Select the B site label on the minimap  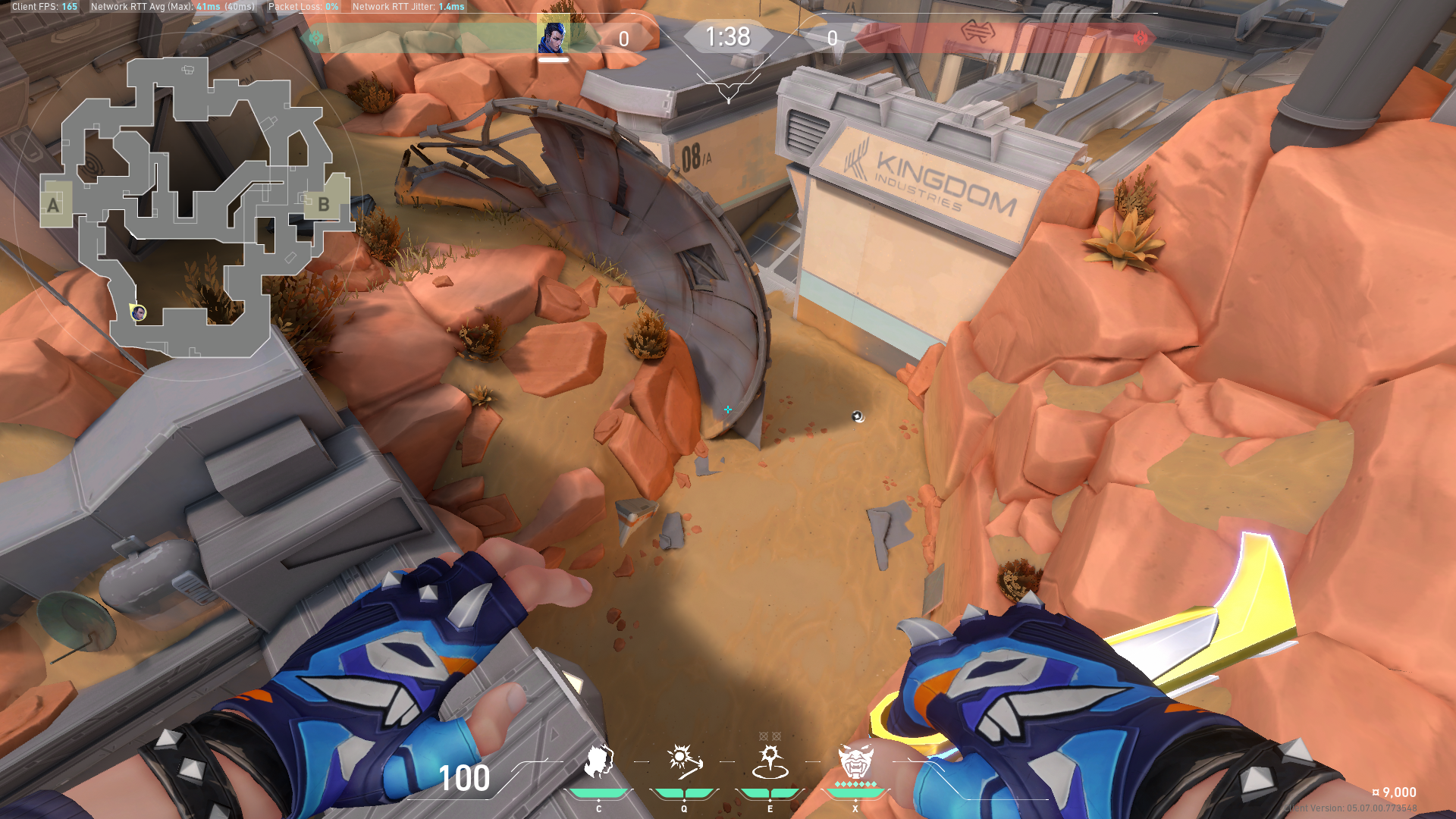click(x=324, y=203)
